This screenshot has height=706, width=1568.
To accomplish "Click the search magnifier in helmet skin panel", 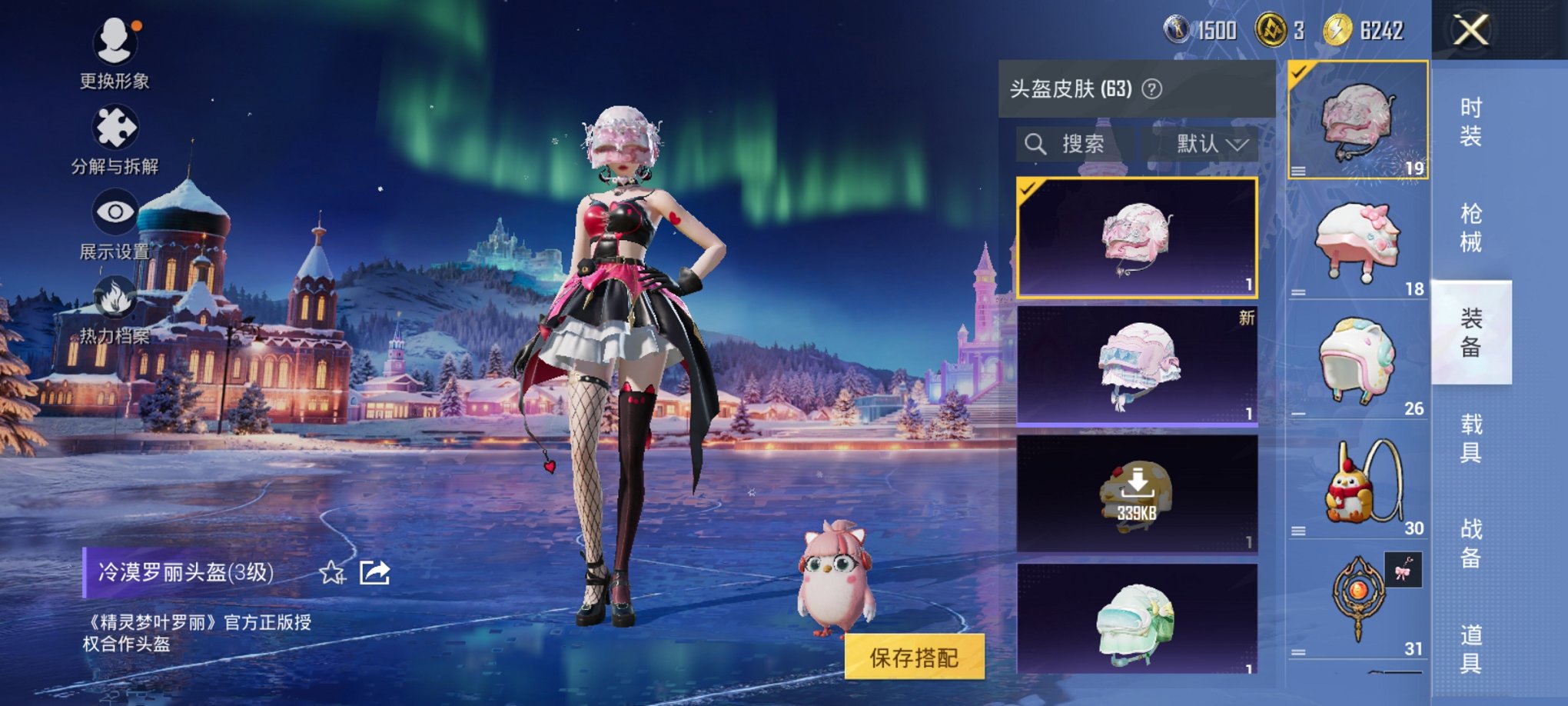I will click(1036, 145).
